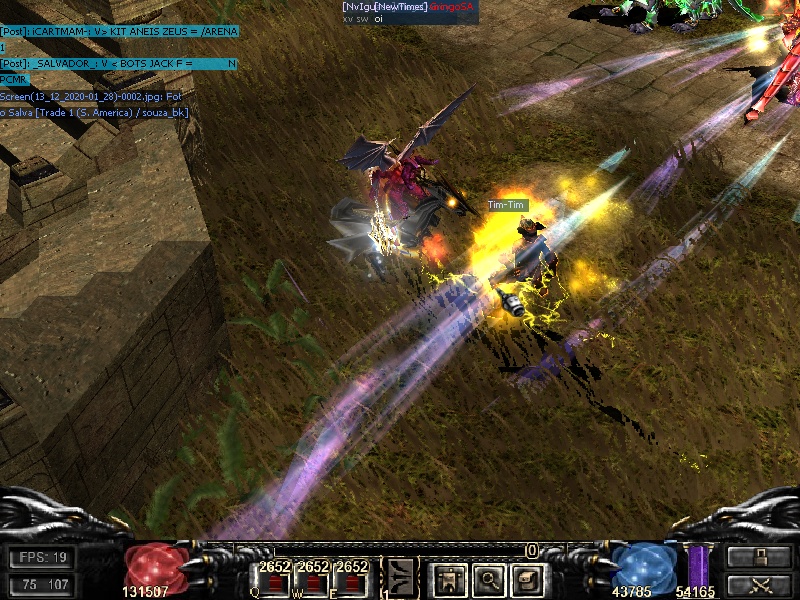The width and height of the screenshot is (800, 600).
Task: Select the active skill slot
Action: 400,576
